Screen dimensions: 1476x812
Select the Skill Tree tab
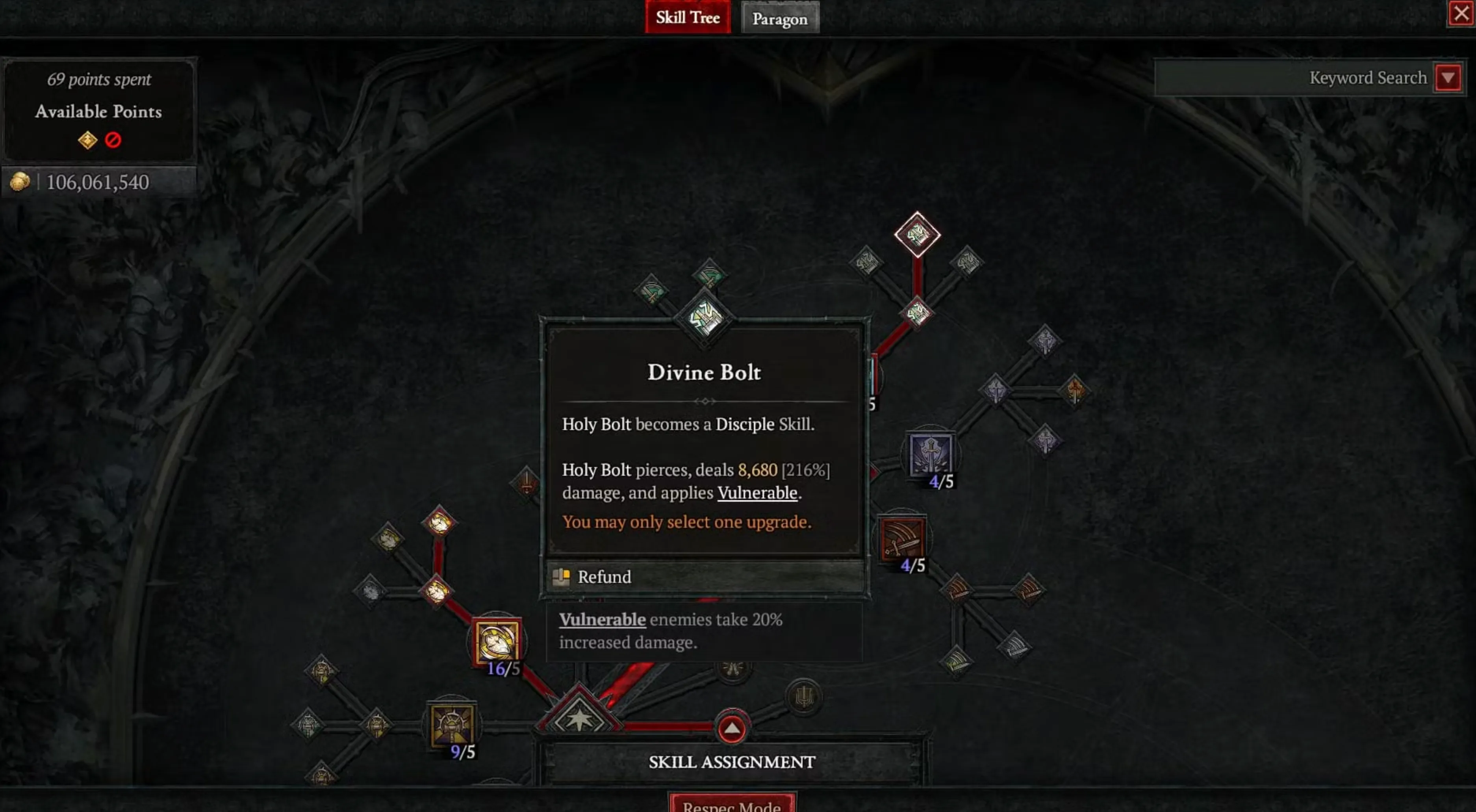click(x=687, y=18)
